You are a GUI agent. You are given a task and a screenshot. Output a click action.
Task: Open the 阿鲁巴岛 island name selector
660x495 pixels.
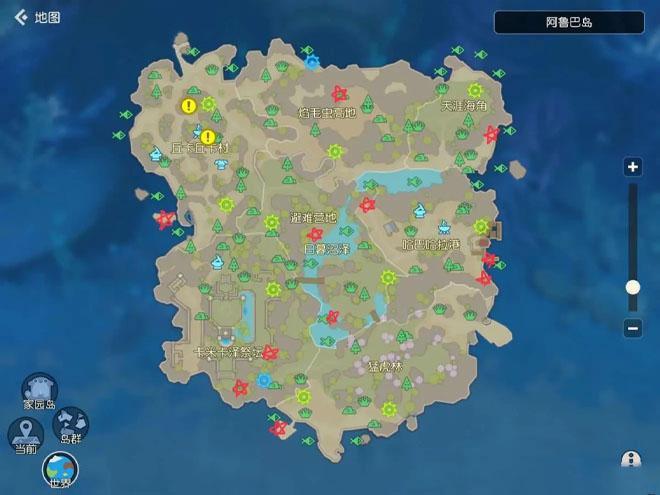[x=569, y=22]
